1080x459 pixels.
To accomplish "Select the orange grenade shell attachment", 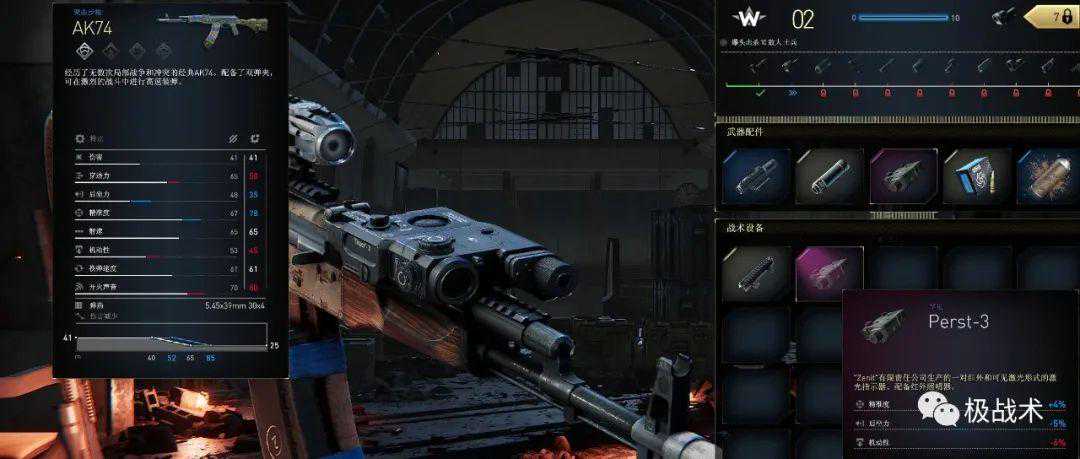I will 1046,178.
